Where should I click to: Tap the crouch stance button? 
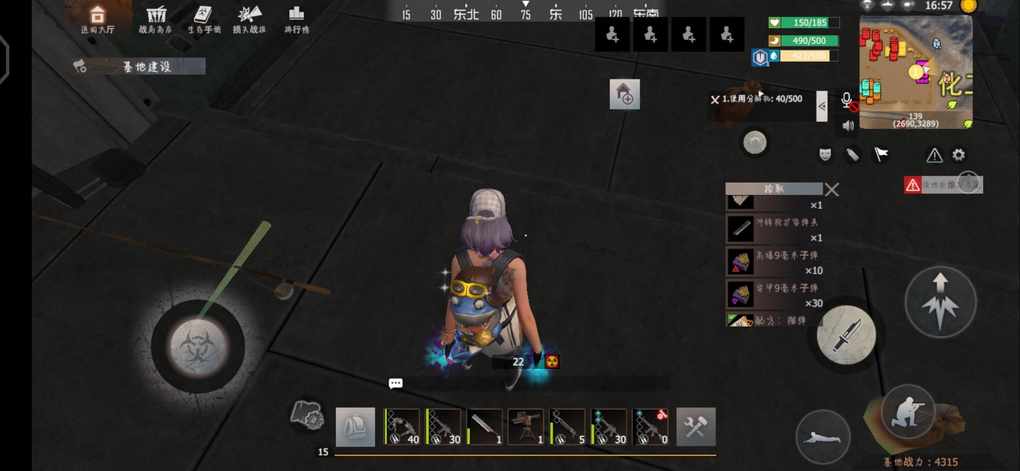(x=908, y=410)
